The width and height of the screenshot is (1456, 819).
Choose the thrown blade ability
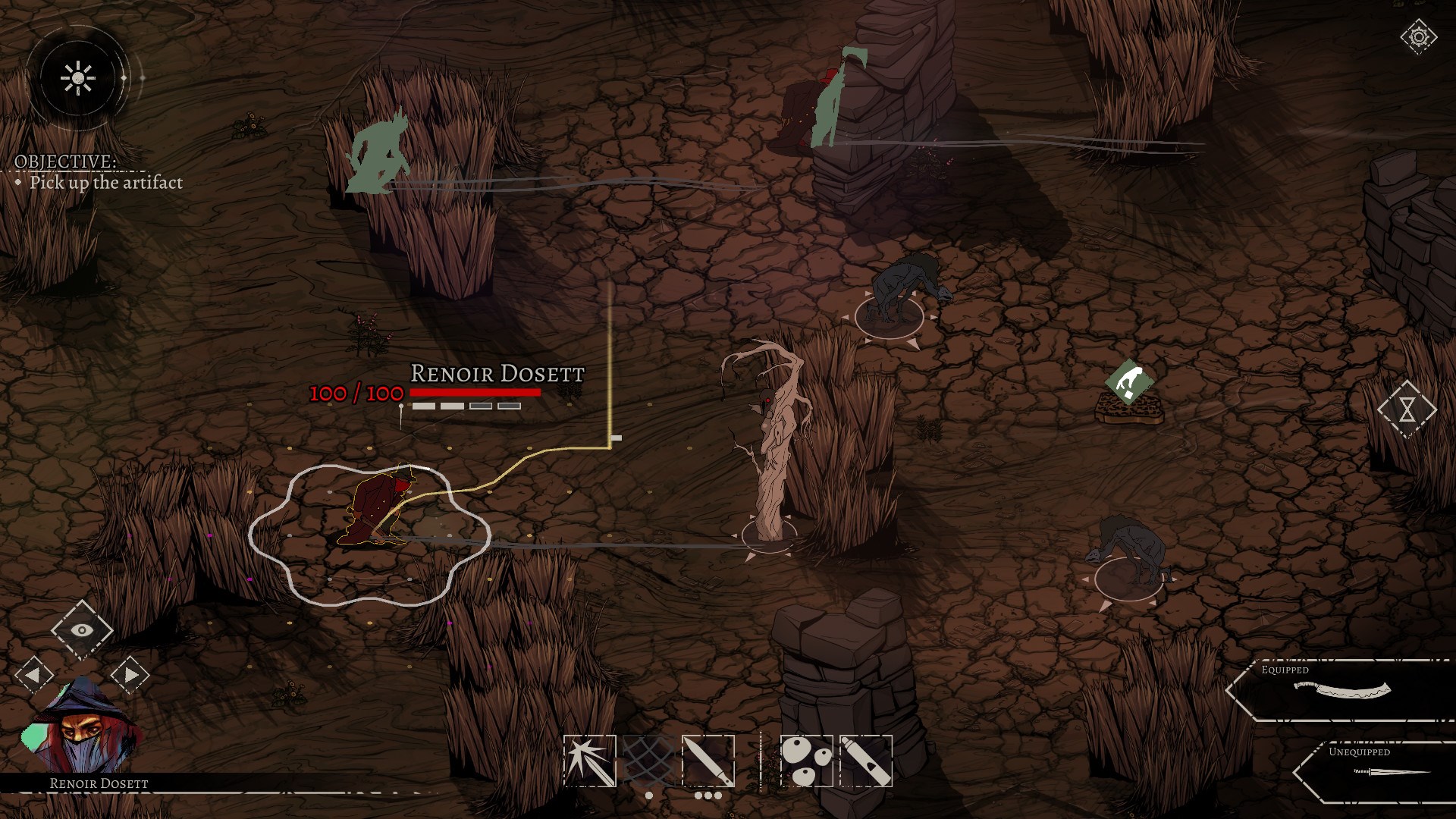pos(708,761)
